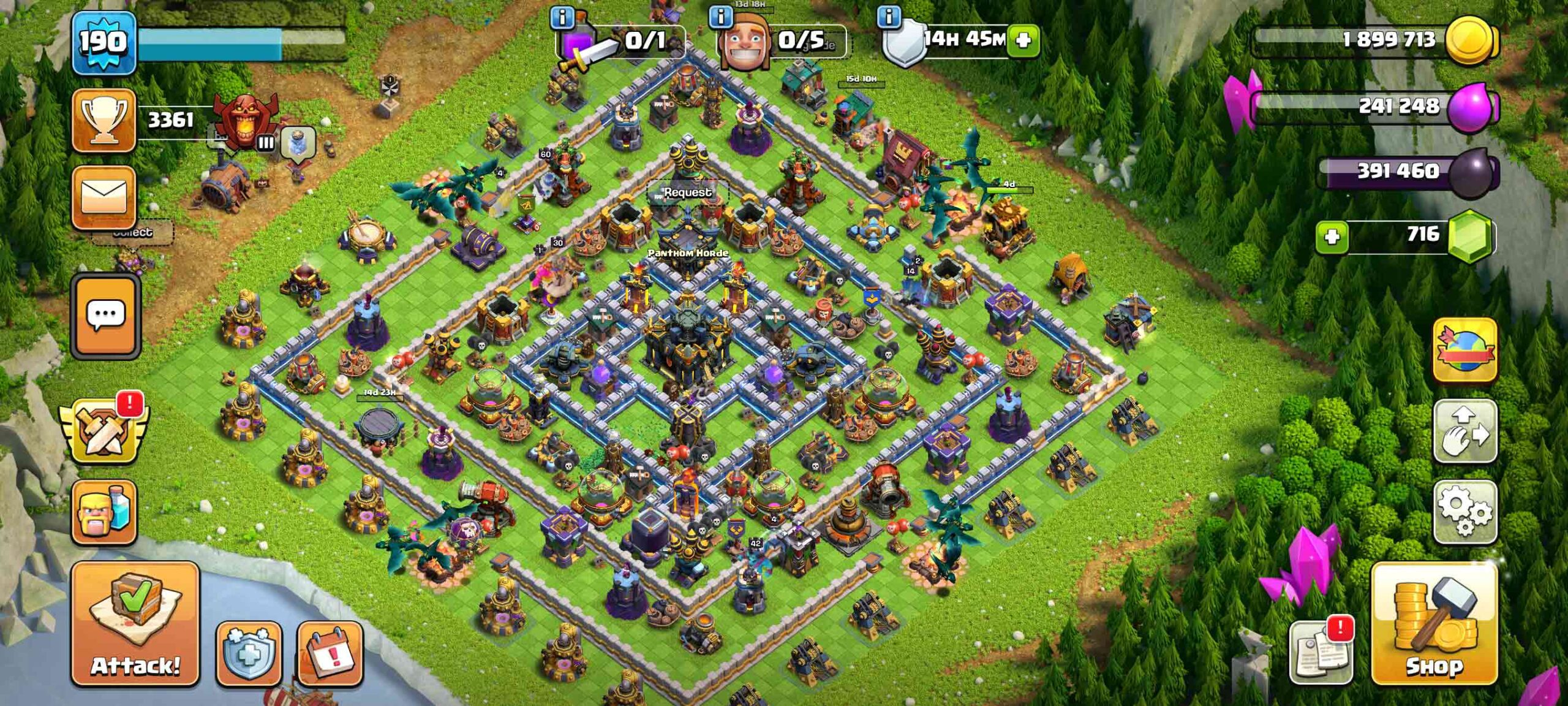This screenshot has width=1568, height=706.
Task: Open the Shop
Action: tap(1434, 623)
